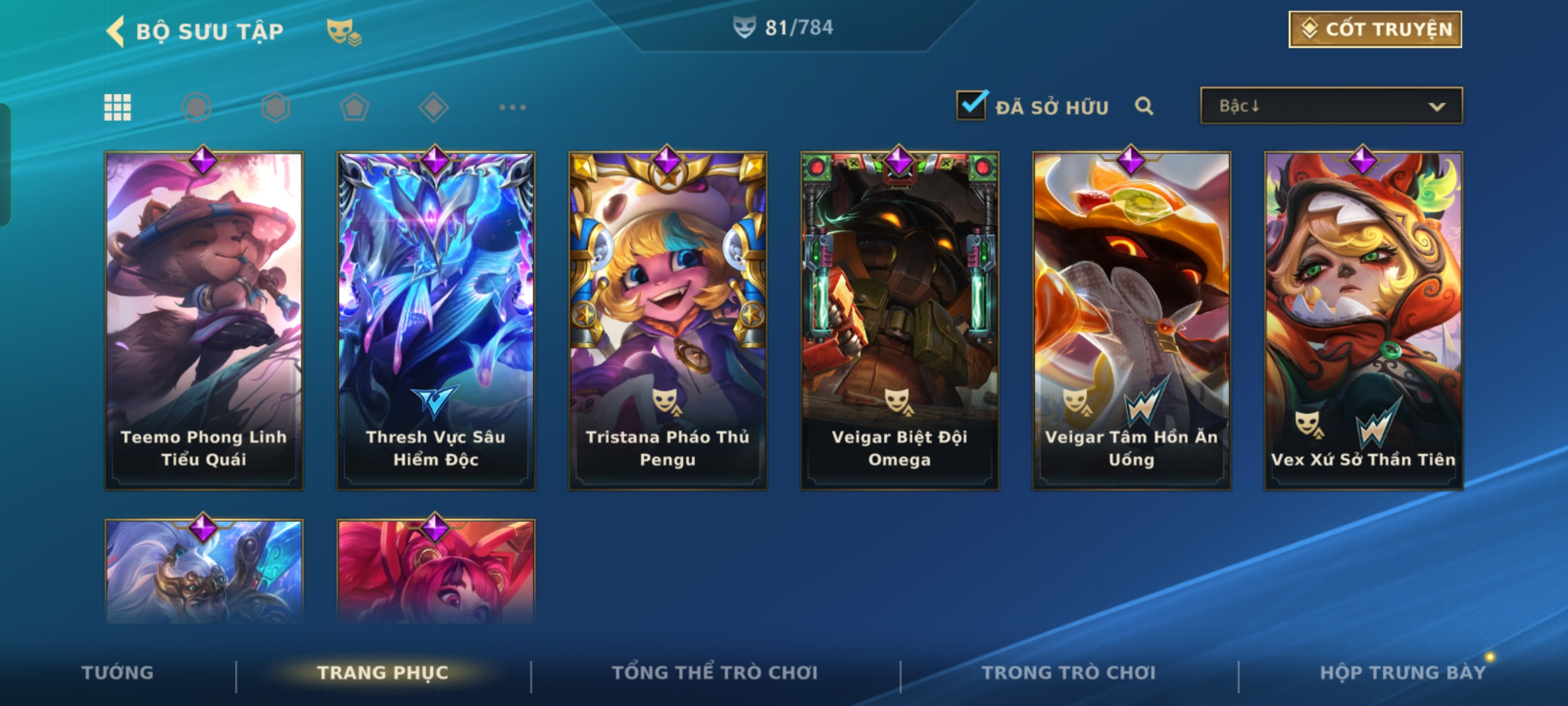The width and height of the screenshot is (1568, 706).
Task: Go to the Hộp Trưng Bày tab
Action: [x=1403, y=673]
